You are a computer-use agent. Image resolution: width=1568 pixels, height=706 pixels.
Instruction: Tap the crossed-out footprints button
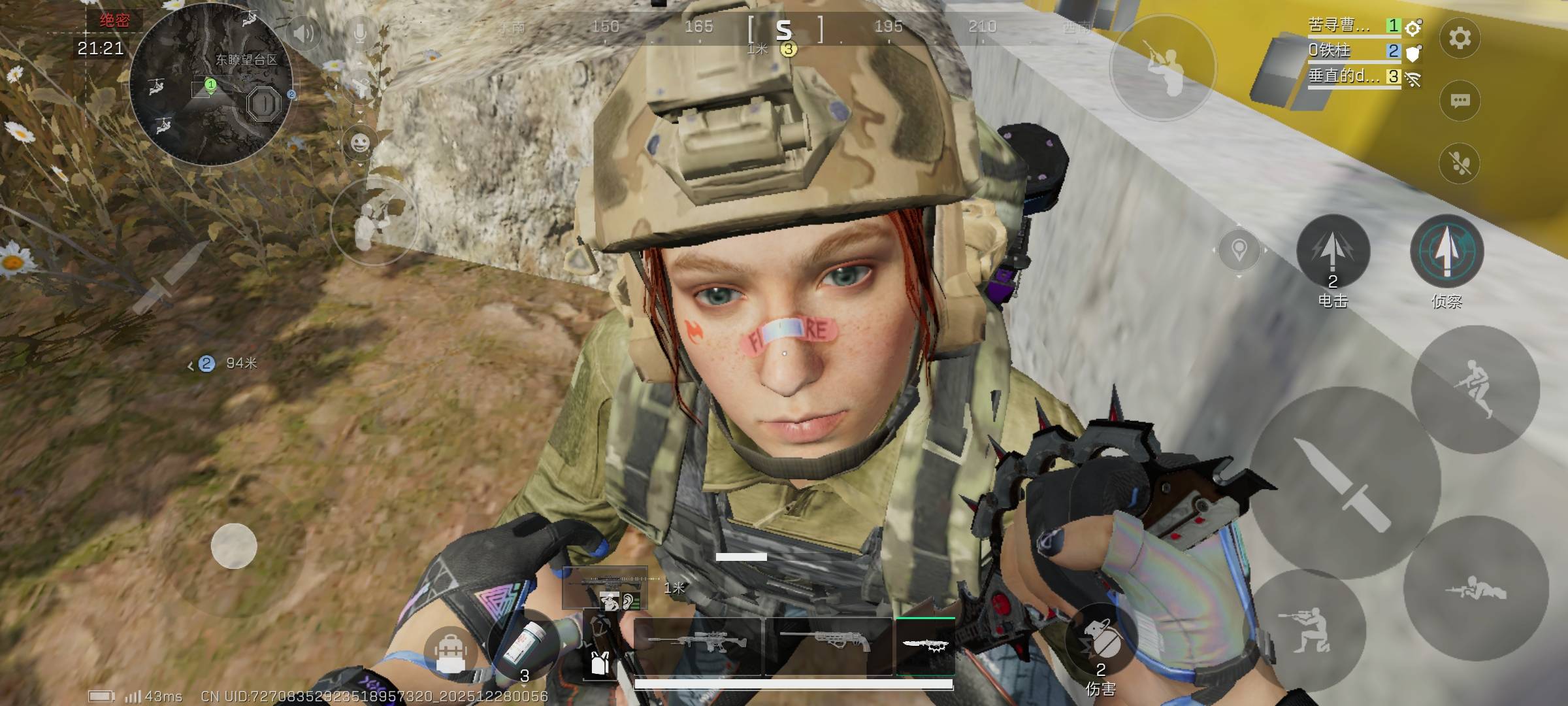1460,163
